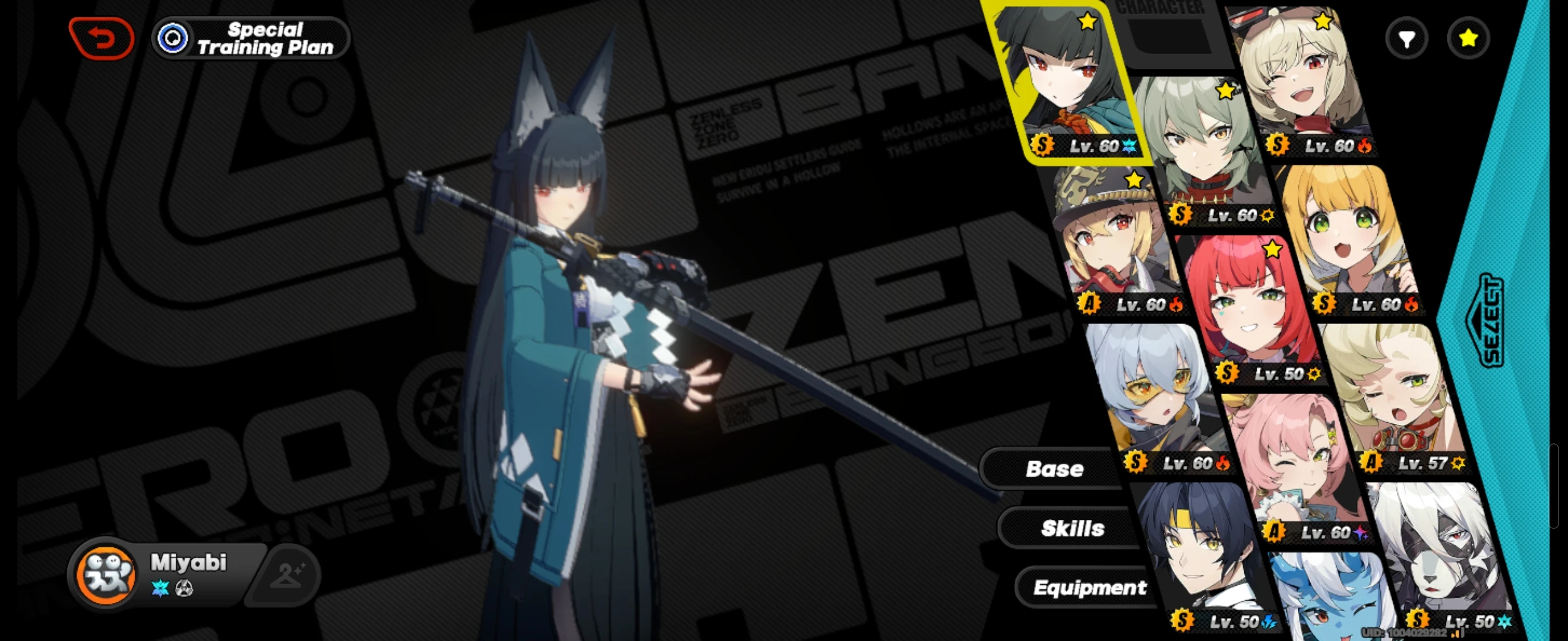Toggle the favorites star filter icon
This screenshot has width=1568, height=641.
pos(1469,38)
